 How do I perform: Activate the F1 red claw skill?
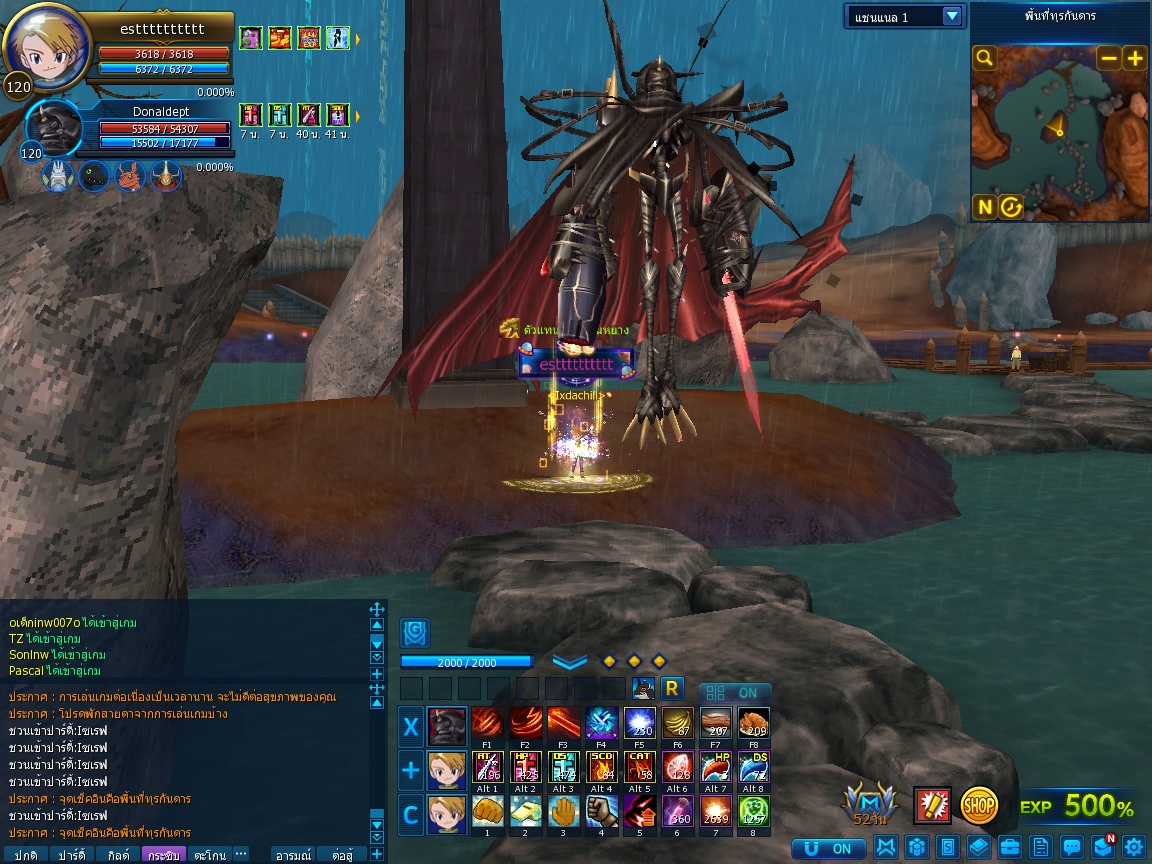pyautogui.click(x=487, y=723)
